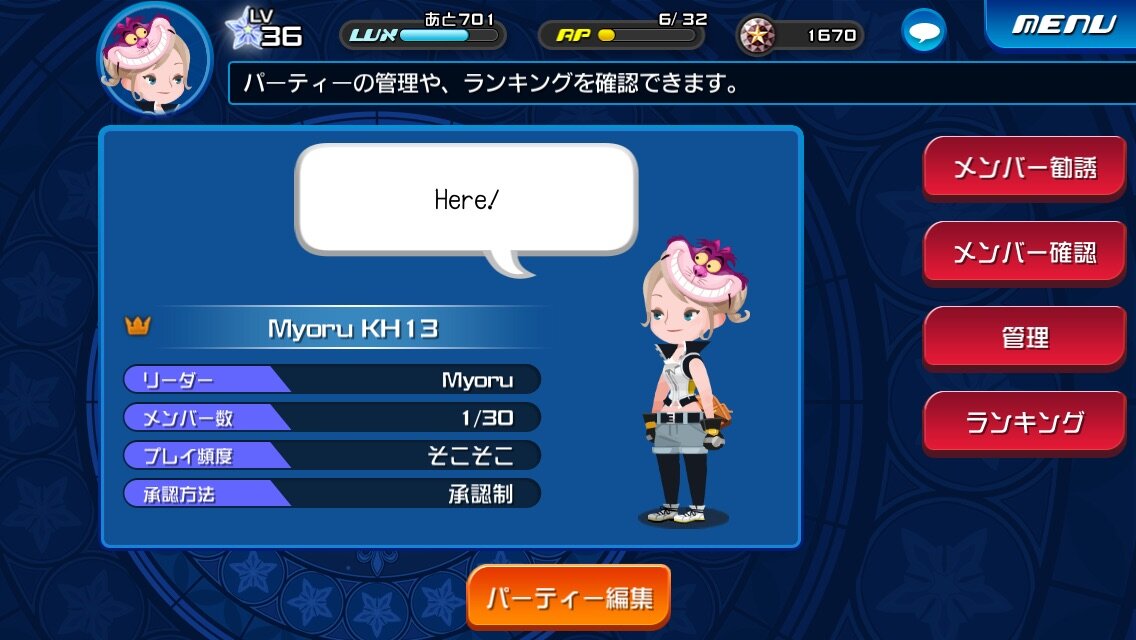Click the "Here/" party message bubble
This screenshot has width=1136, height=640.
click(x=466, y=199)
